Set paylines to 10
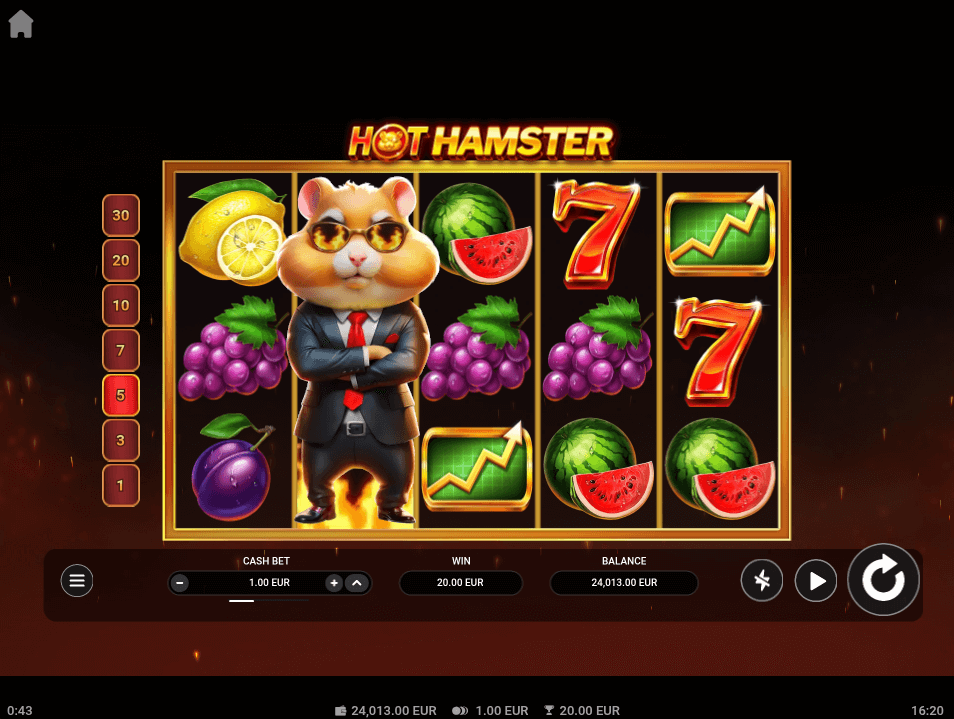 pos(121,305)
